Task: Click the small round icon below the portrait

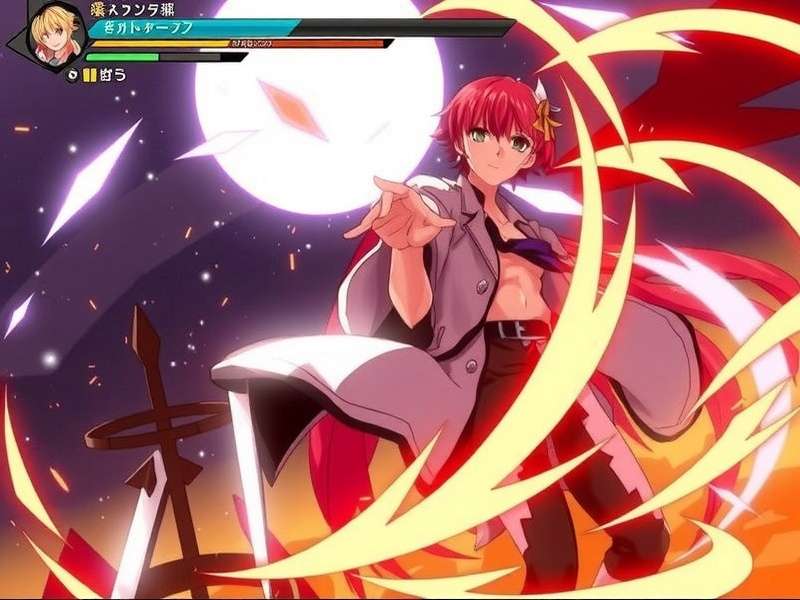Action: point(72,75)
